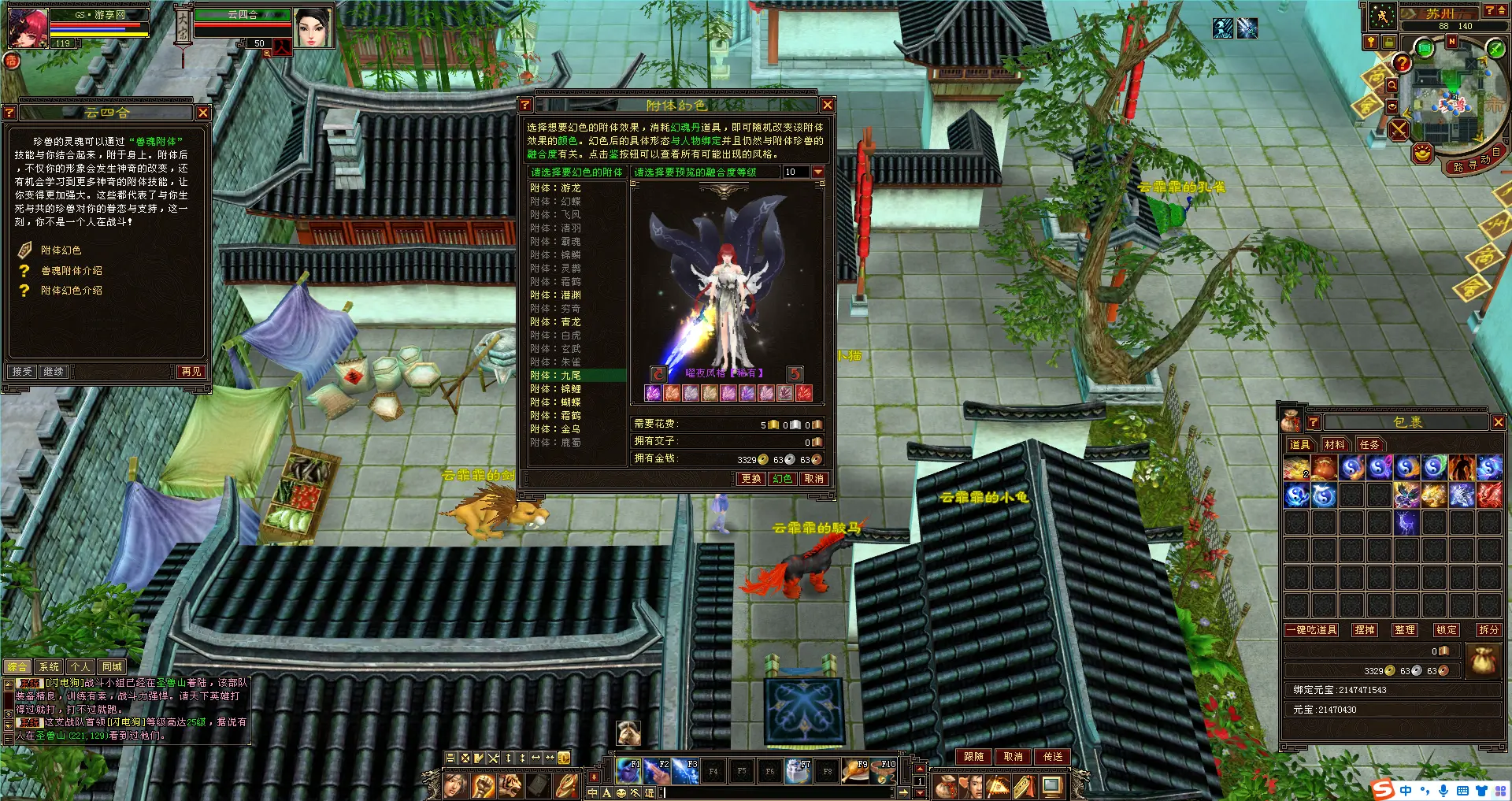Close the 包裹 inventory window
1512x801 pixels.
tap(1498, 423)
